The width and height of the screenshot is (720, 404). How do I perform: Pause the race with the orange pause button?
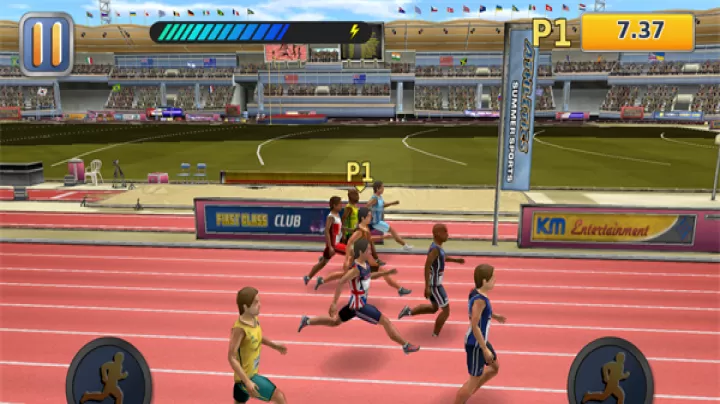(47, 44)
